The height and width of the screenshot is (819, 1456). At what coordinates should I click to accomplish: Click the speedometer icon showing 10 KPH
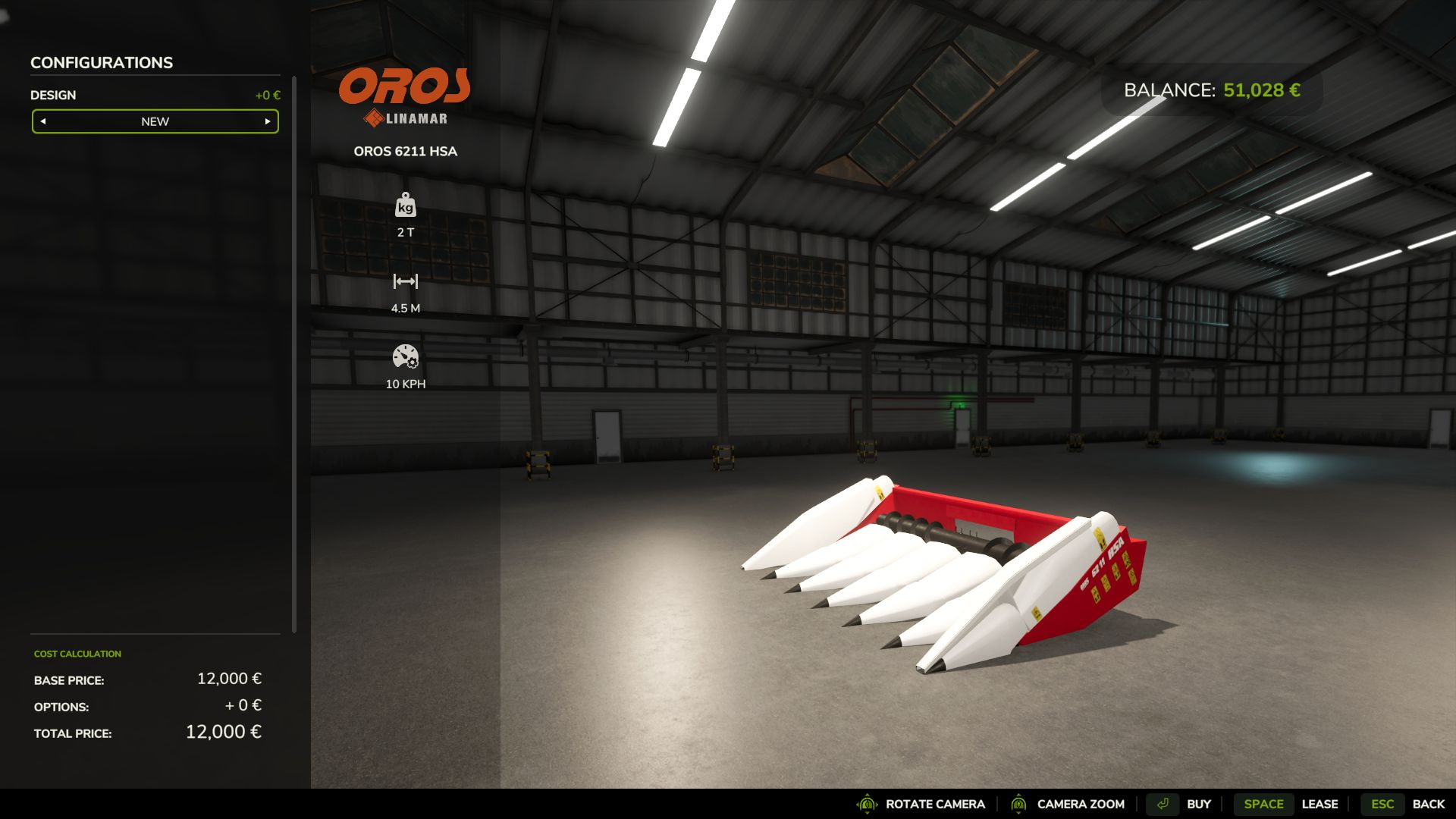point(406,356)
